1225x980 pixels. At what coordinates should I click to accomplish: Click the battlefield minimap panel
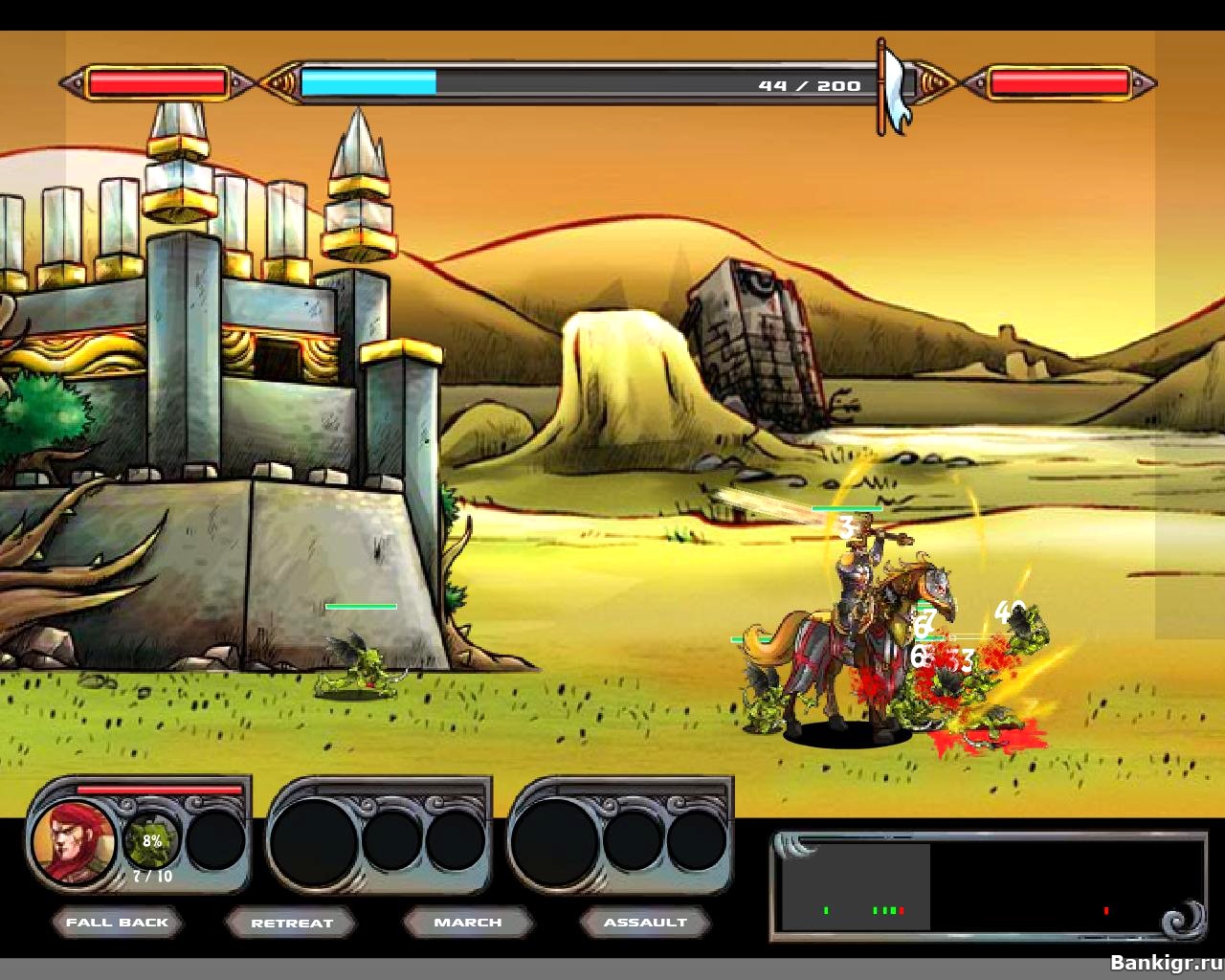pyautogui.click(x=986, y=887)
